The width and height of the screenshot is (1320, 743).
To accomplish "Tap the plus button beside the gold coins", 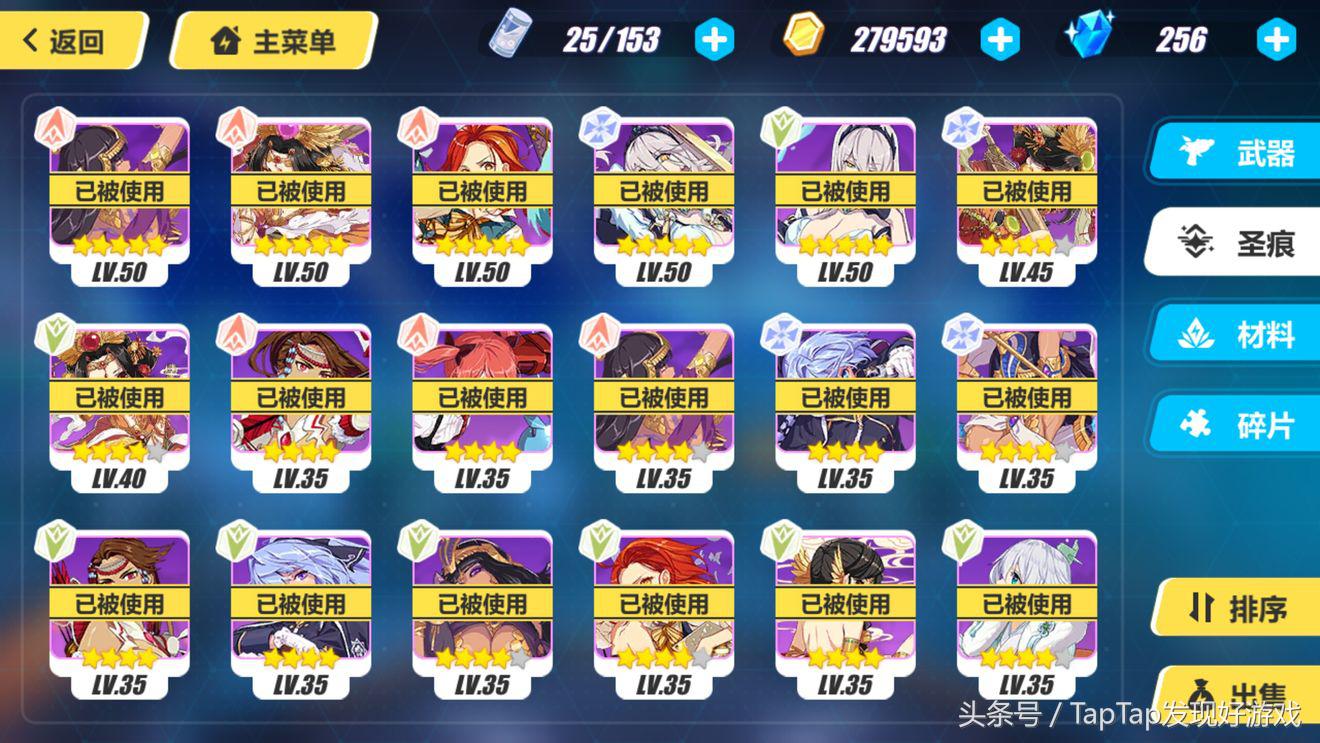I will [1000, 38].
